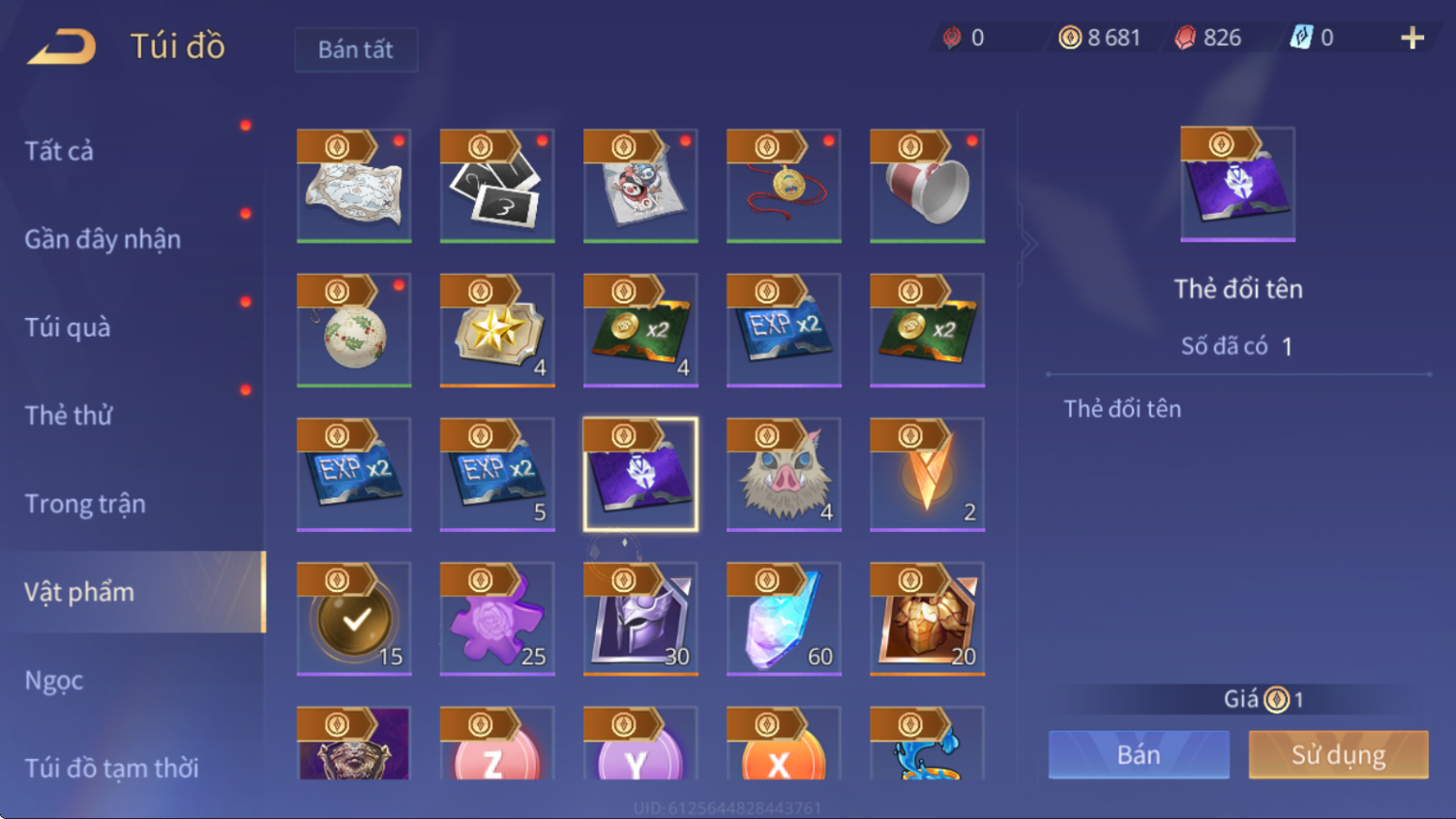
Task: Select the treasure map item slot
Action: 354,186
